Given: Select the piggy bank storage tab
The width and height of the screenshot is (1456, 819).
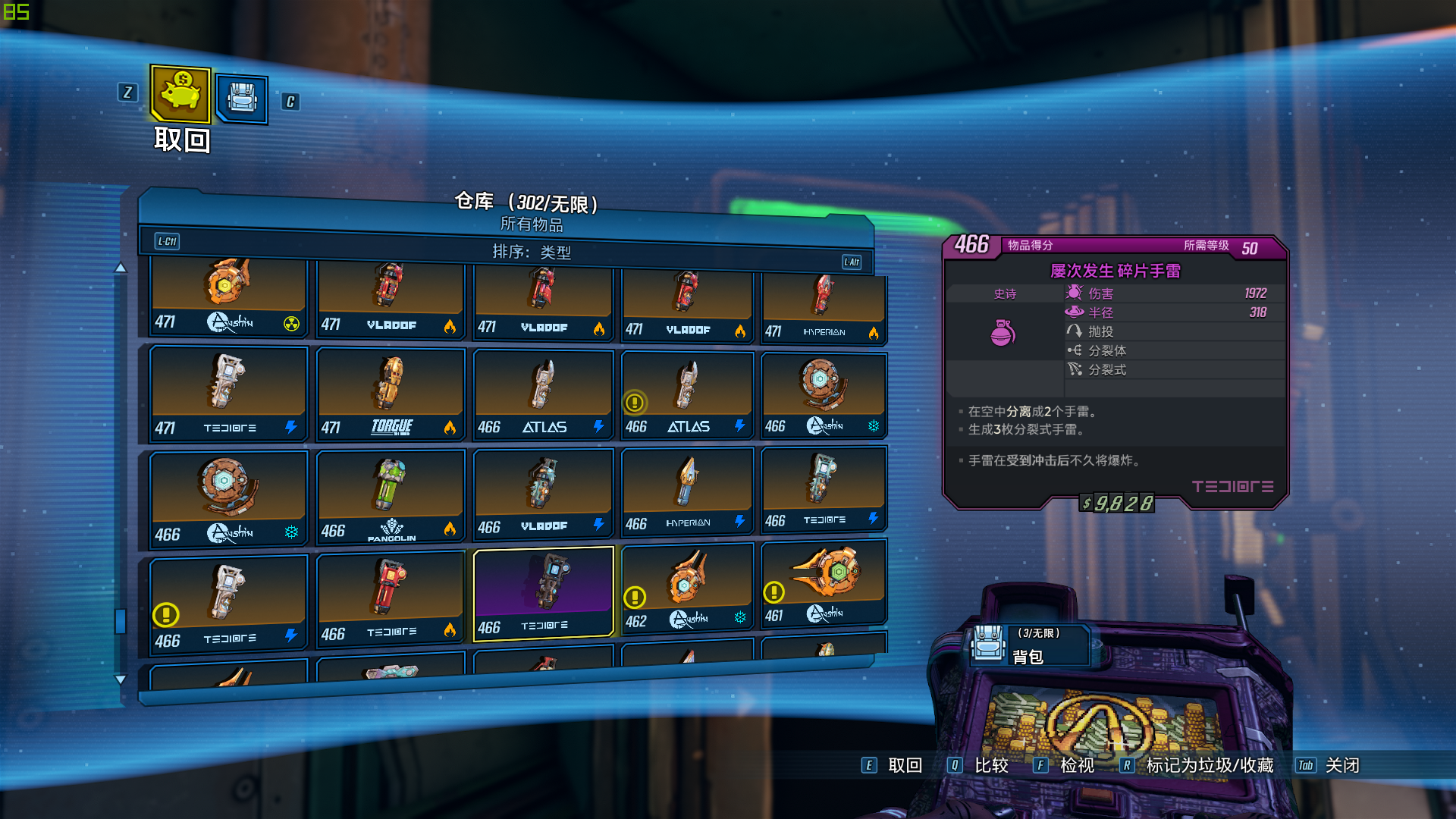Looking at the screenshot, I should 180,94.
